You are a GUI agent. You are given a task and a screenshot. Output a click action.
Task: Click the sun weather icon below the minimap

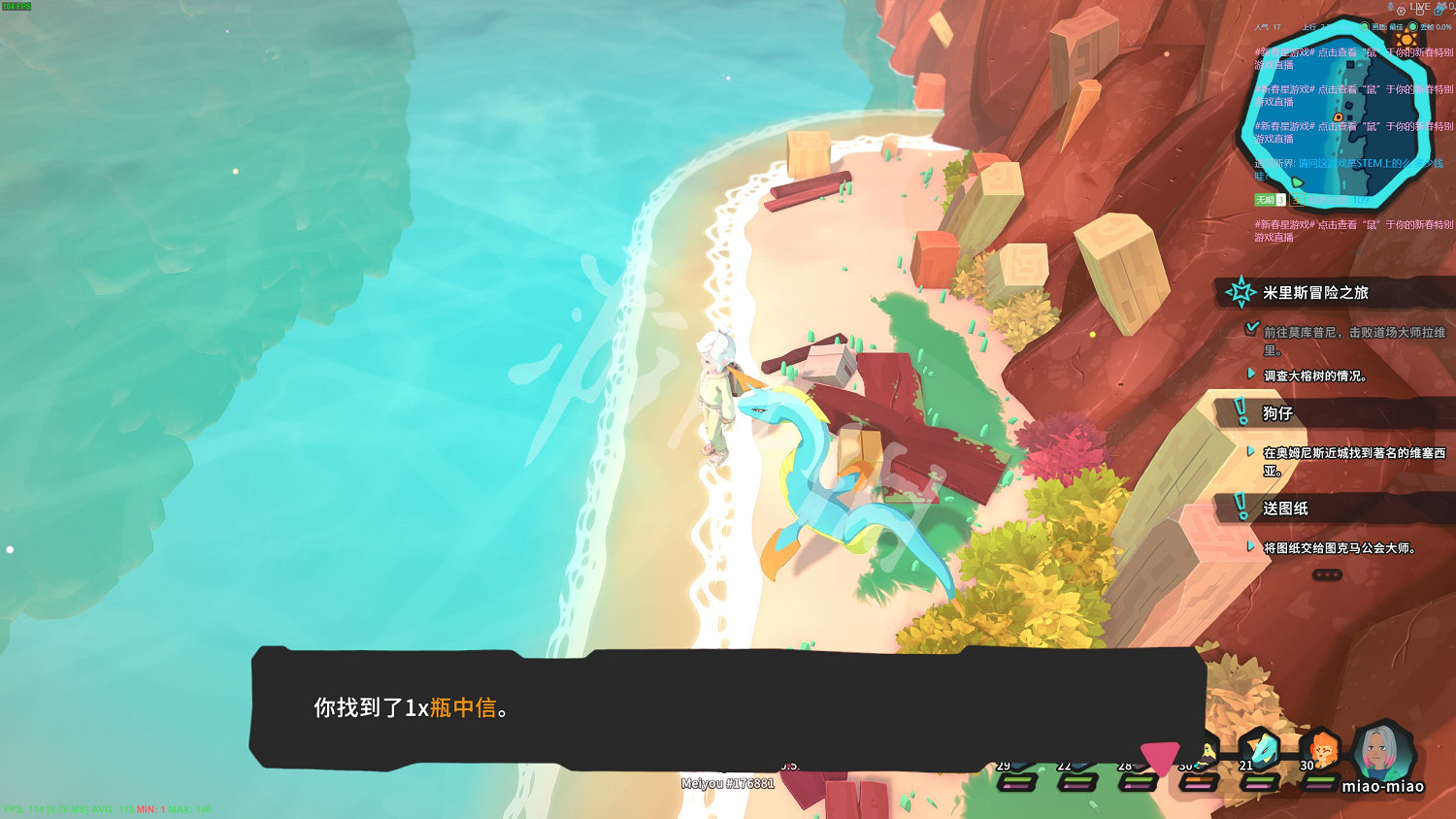point(1406,40)
